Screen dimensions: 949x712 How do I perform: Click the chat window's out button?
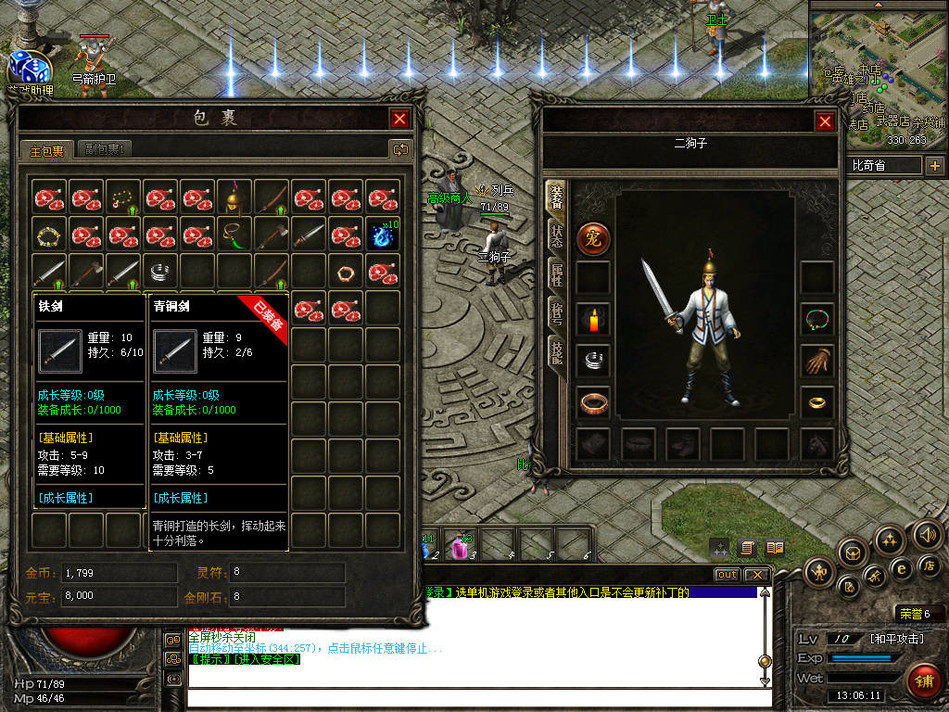coord(727,575)
